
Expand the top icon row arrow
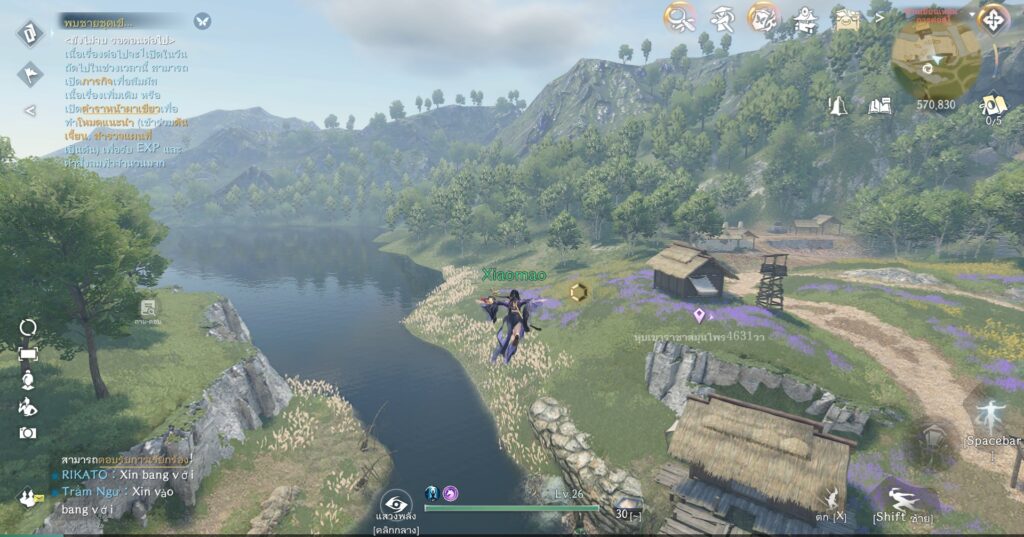[879, 15]
